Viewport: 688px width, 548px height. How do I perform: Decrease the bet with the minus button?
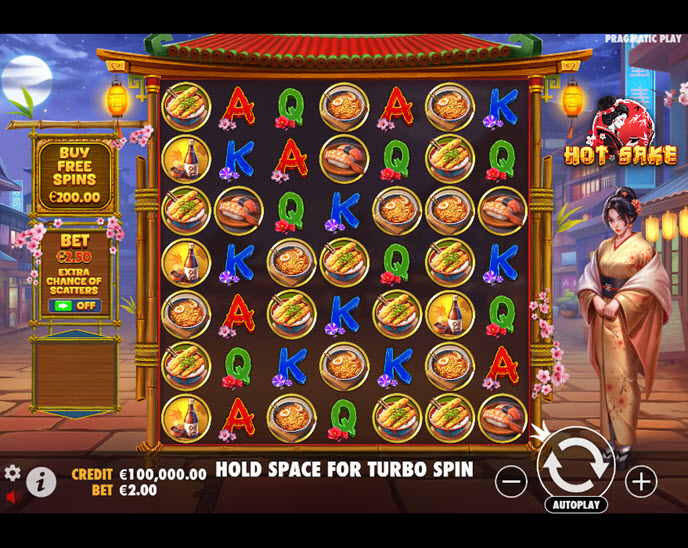coord(511,481)
